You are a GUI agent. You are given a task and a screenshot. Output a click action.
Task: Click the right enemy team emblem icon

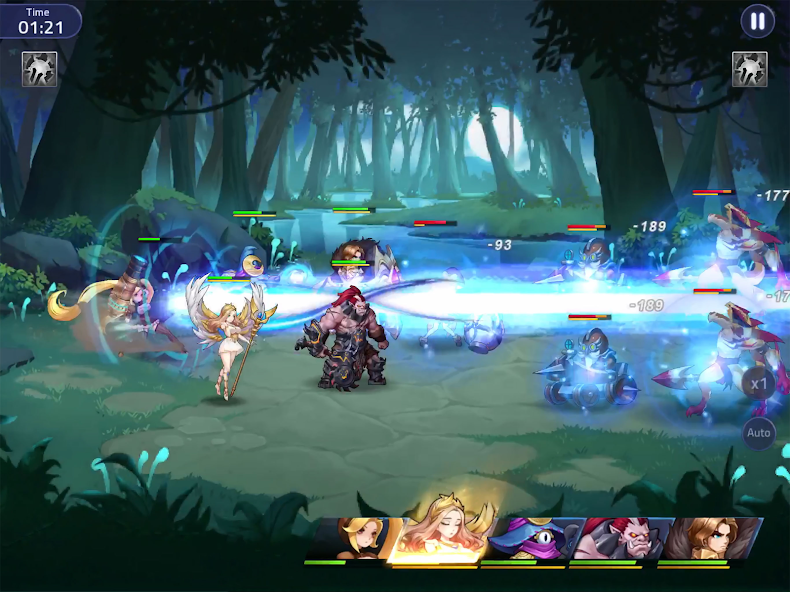[x=749, y=69]
